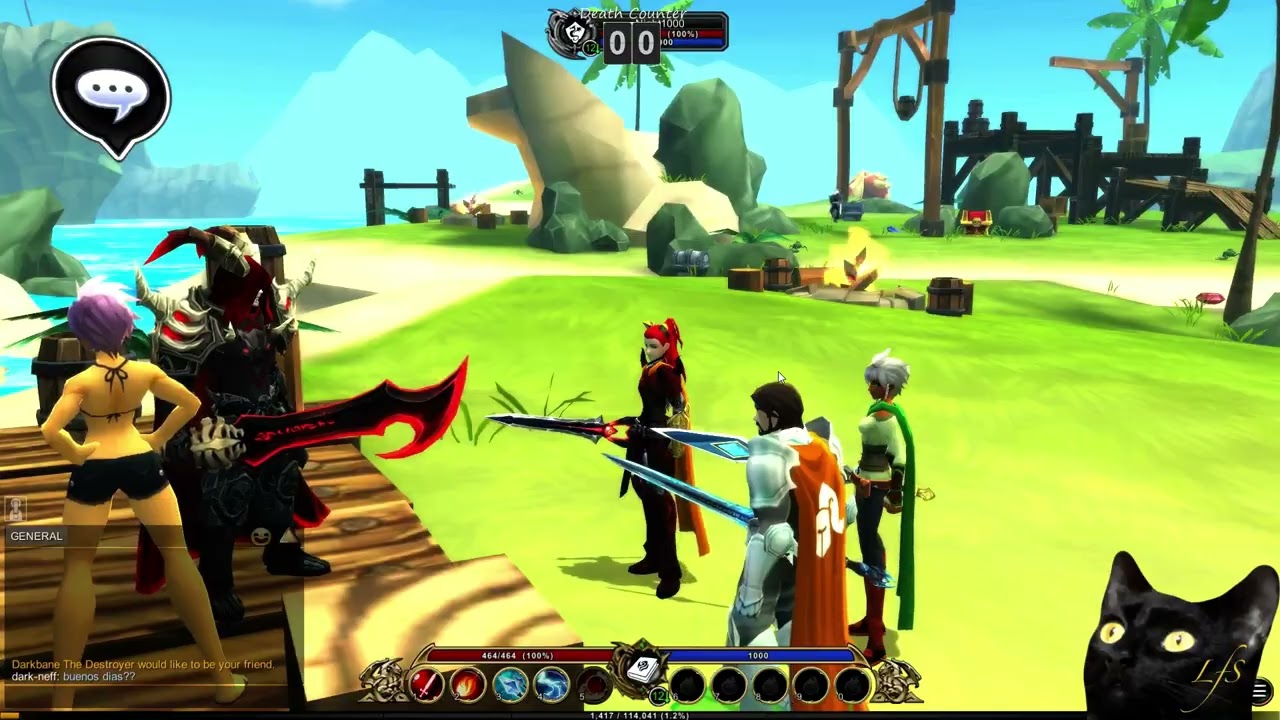Open the emoji smiley face in chat
The width and height of the screenshot is (1280, 720).
pos(262,536)
